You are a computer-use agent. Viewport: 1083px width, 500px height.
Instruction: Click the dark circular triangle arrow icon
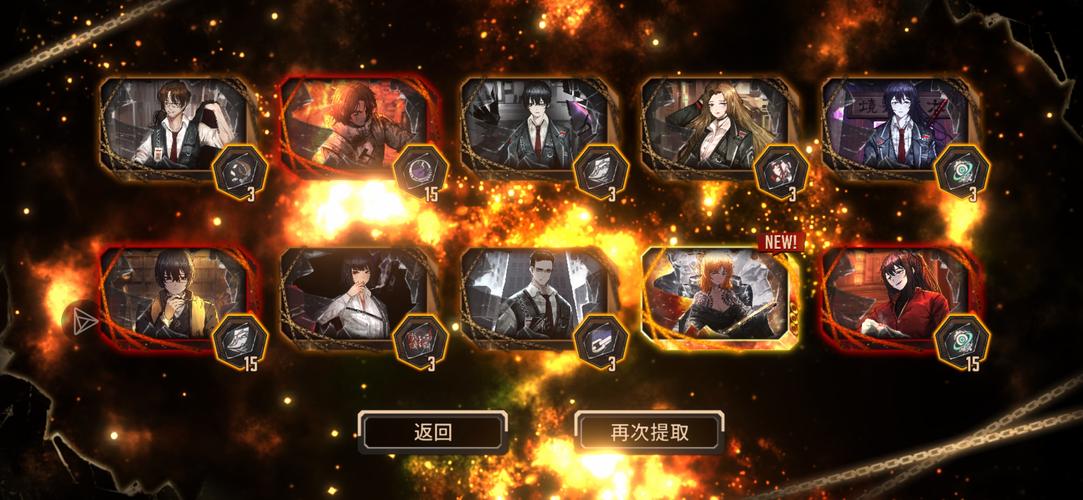(80, 320)
